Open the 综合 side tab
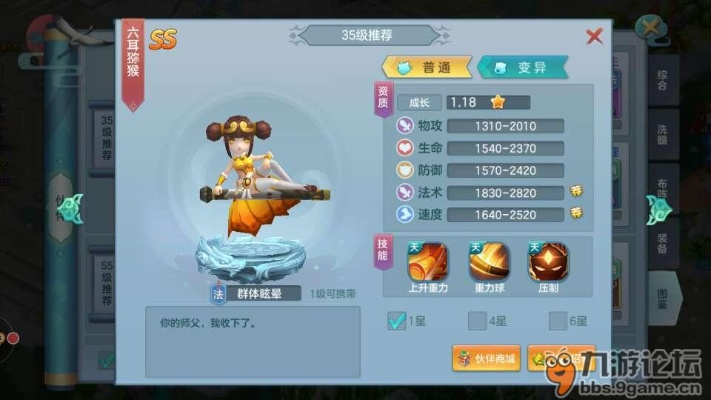This screenshot has width=711, height=400. point(662,81)
